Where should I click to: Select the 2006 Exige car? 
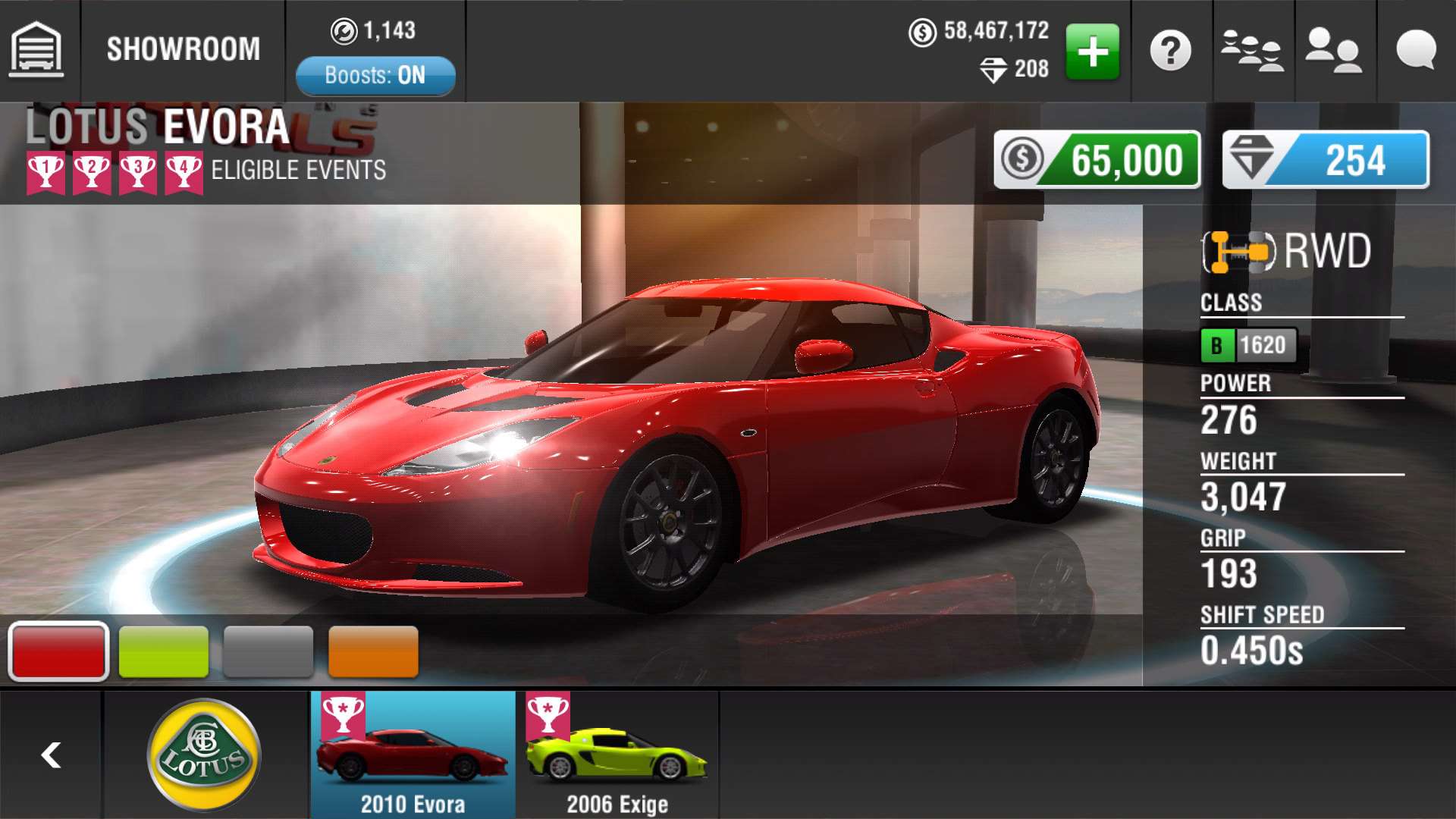617,755
